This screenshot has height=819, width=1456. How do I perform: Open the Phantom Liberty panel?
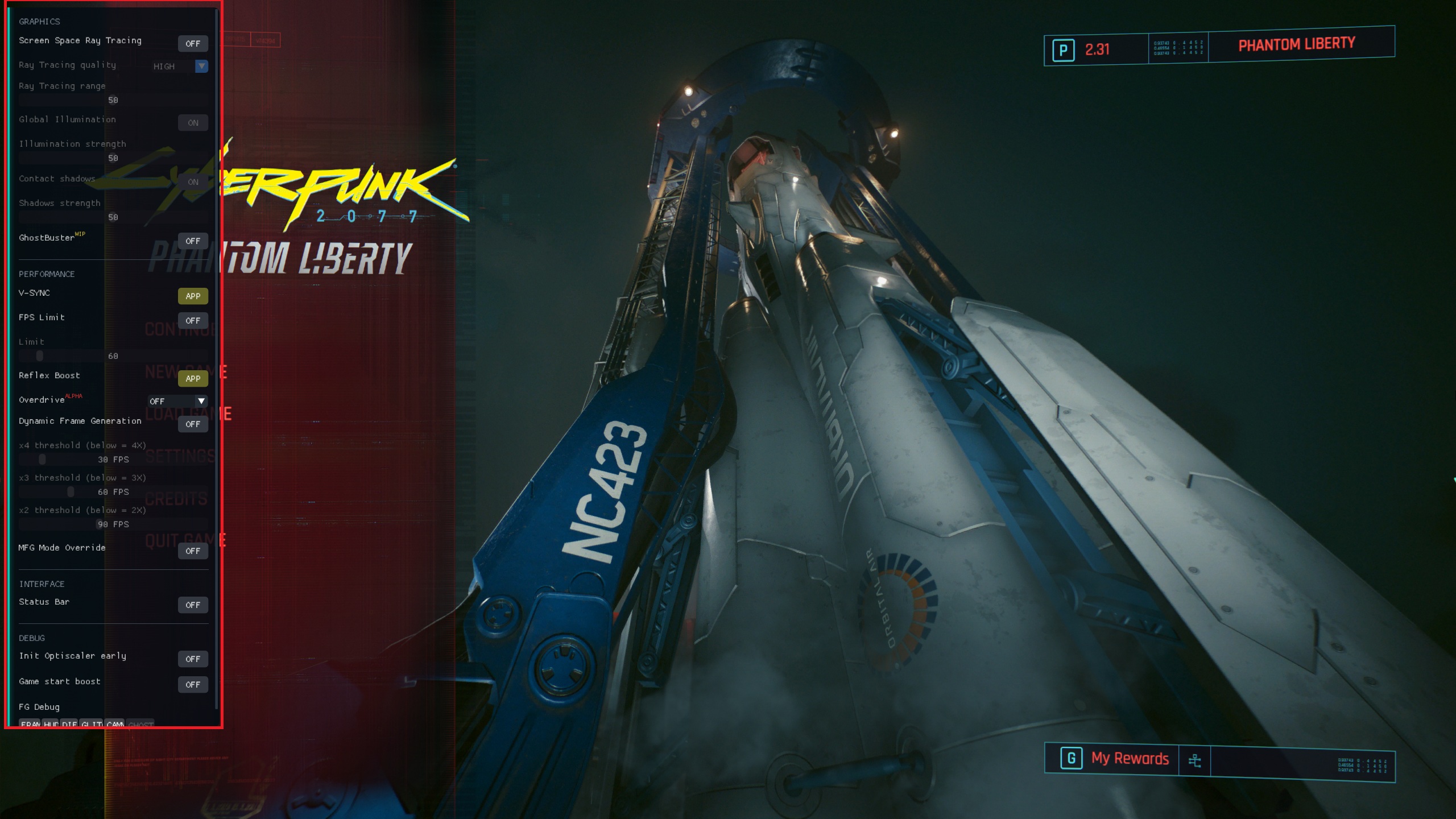tap(1296, 44)
